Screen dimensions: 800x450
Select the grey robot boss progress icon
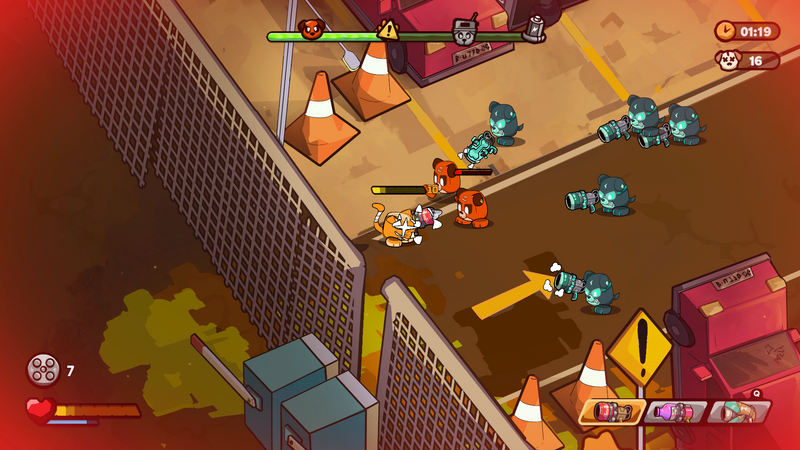[464, 30]
